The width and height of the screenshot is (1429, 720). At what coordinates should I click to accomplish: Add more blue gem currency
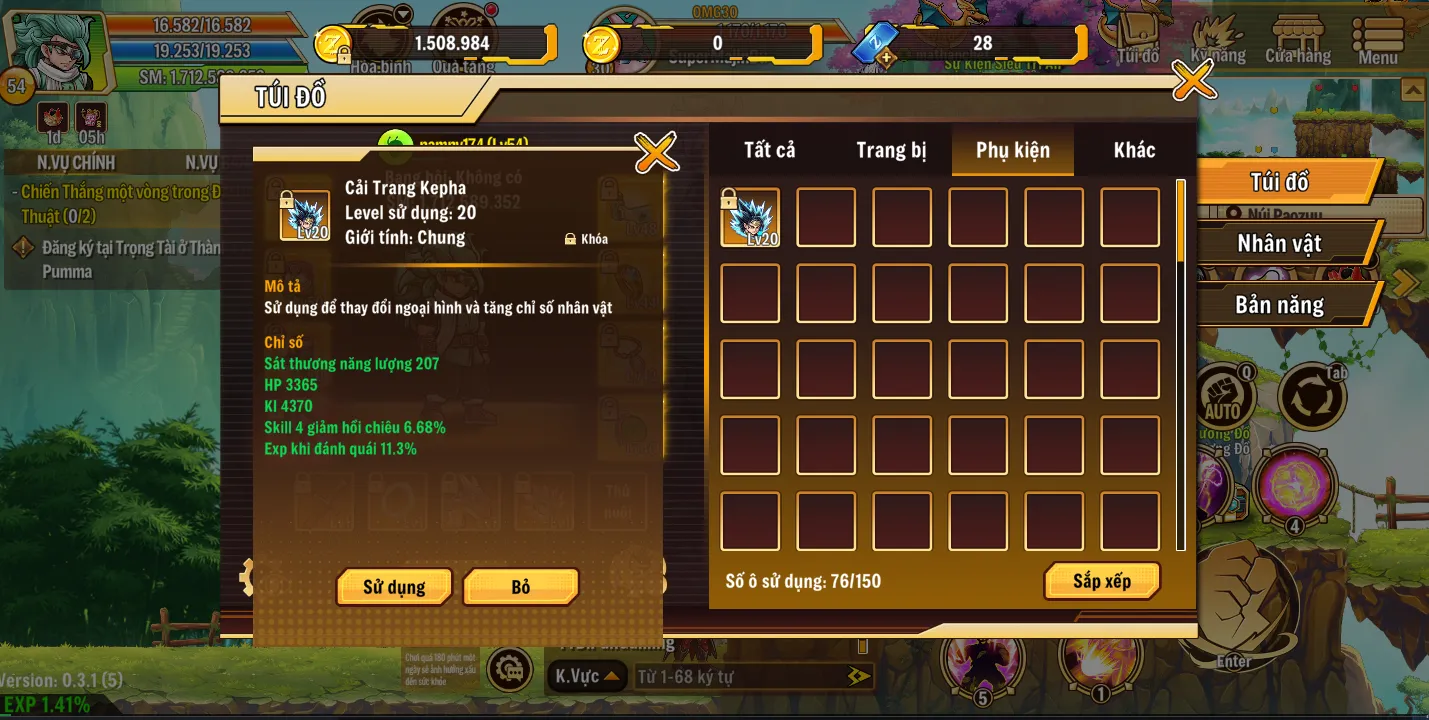coord(885,58)
